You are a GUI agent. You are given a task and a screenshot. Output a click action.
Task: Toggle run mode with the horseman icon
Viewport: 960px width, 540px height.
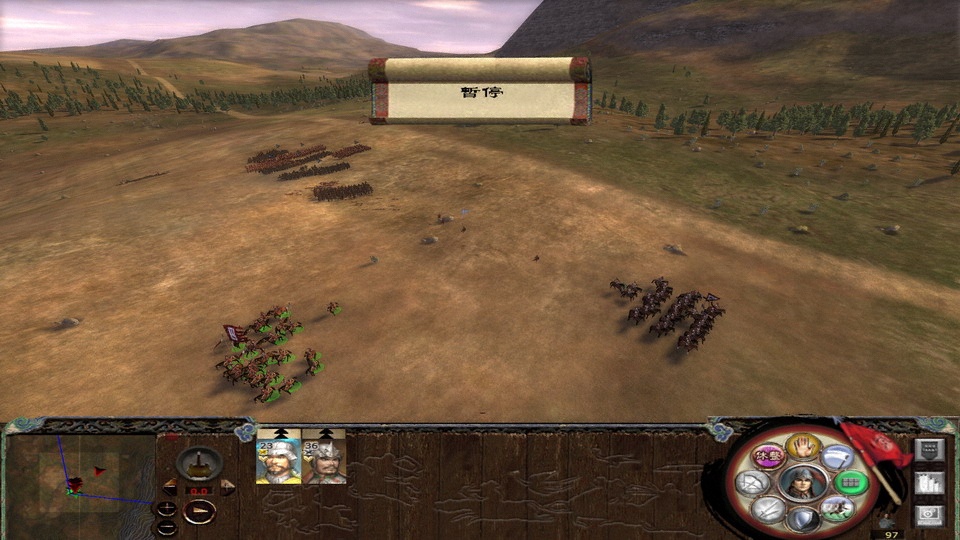(x=835, y=509)
